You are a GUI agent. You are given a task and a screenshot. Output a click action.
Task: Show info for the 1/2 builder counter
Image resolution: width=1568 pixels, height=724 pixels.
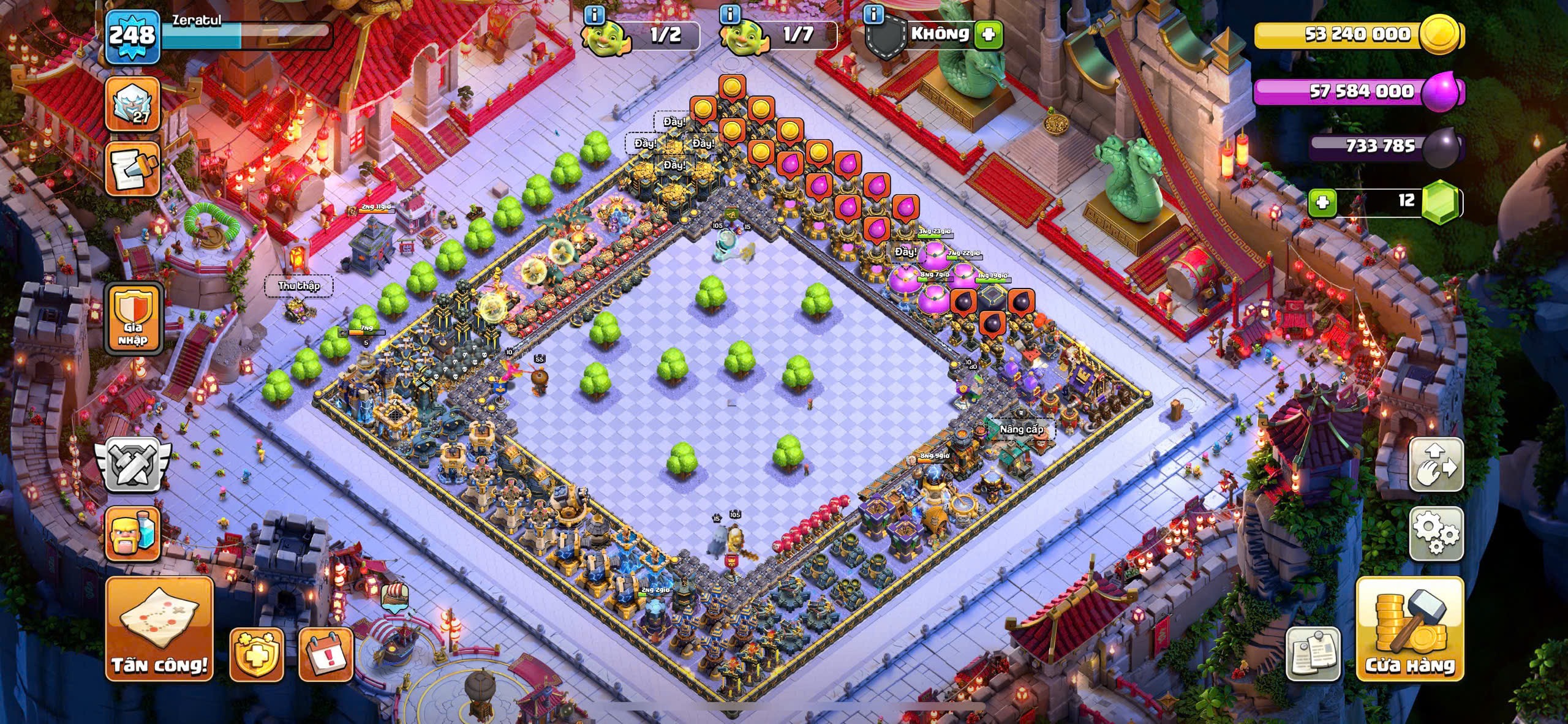tap(595, 14)
